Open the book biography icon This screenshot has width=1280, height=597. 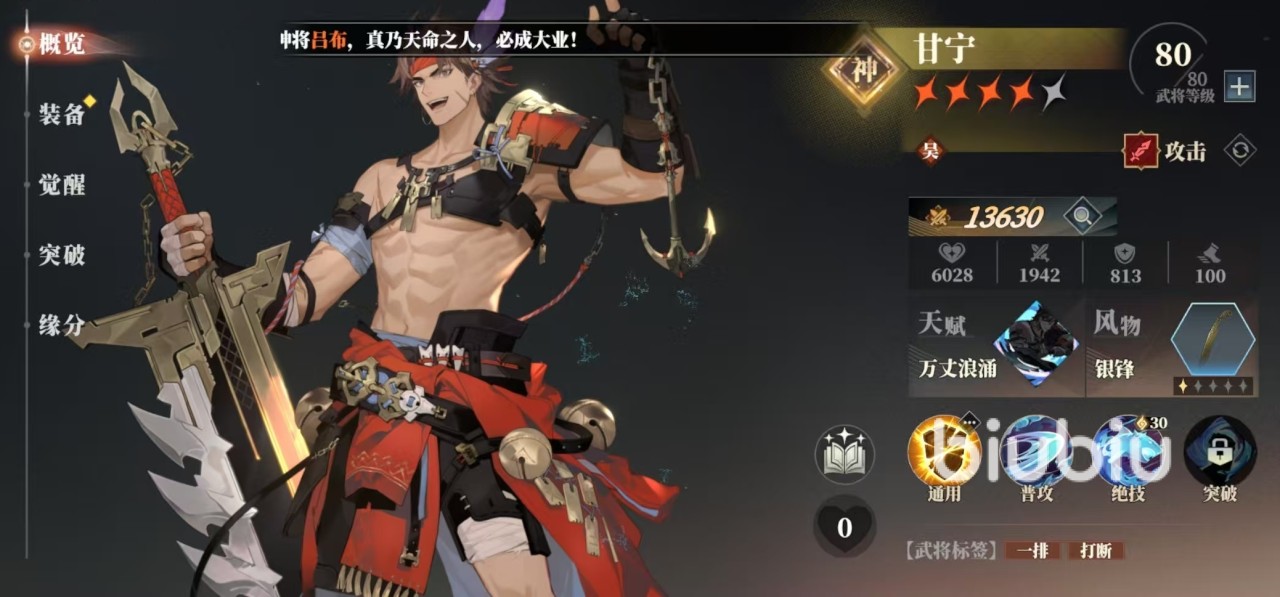(x=844, y=454)
